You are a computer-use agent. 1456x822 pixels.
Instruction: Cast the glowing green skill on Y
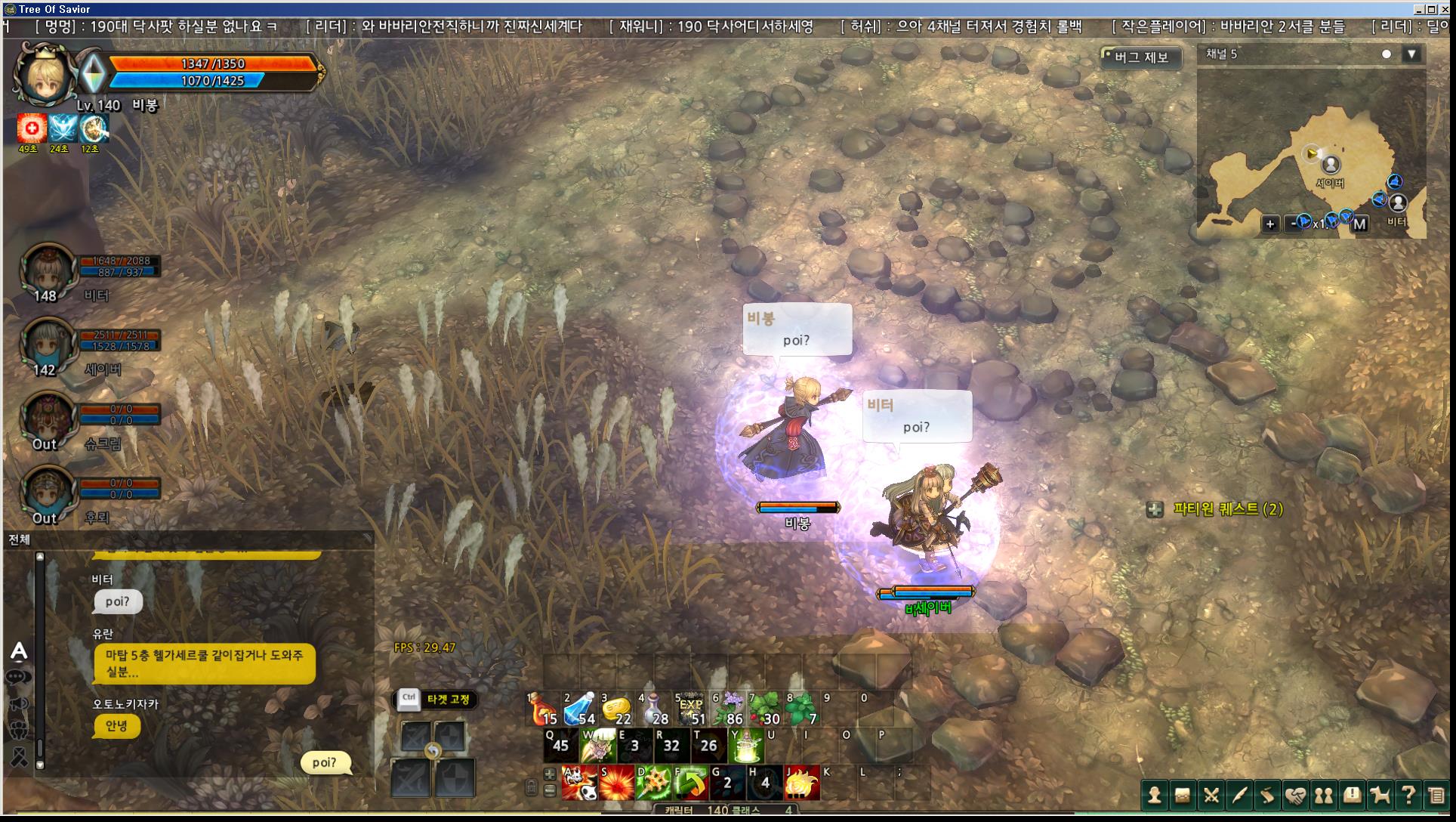[x=745, y=746]
